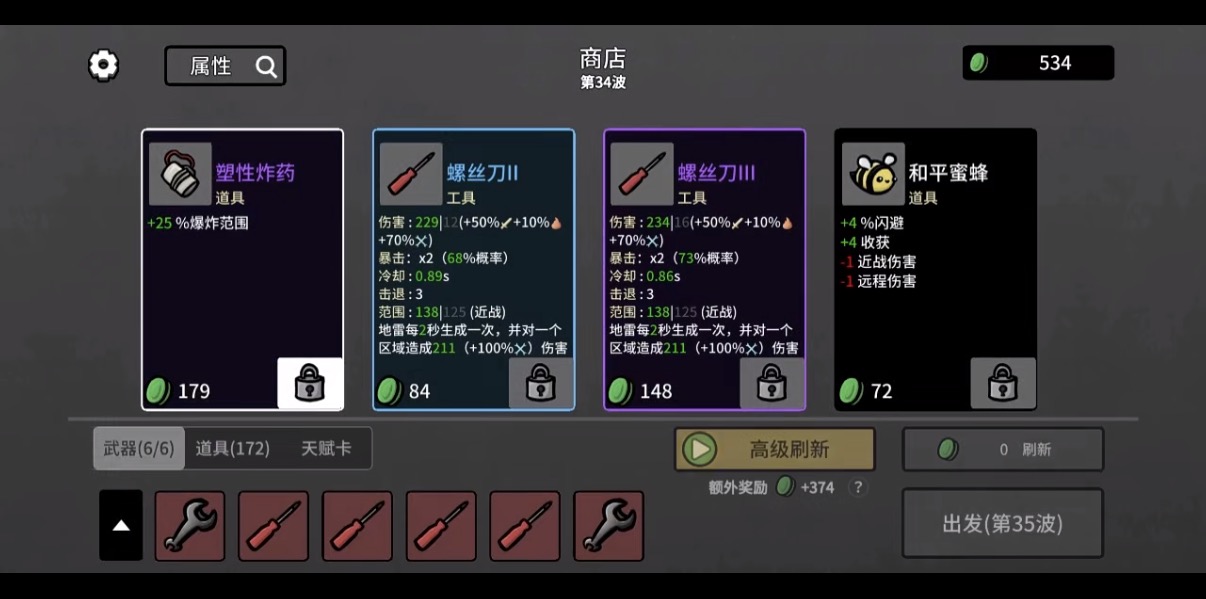Expand the weapon list arrow

click(121, 526)
